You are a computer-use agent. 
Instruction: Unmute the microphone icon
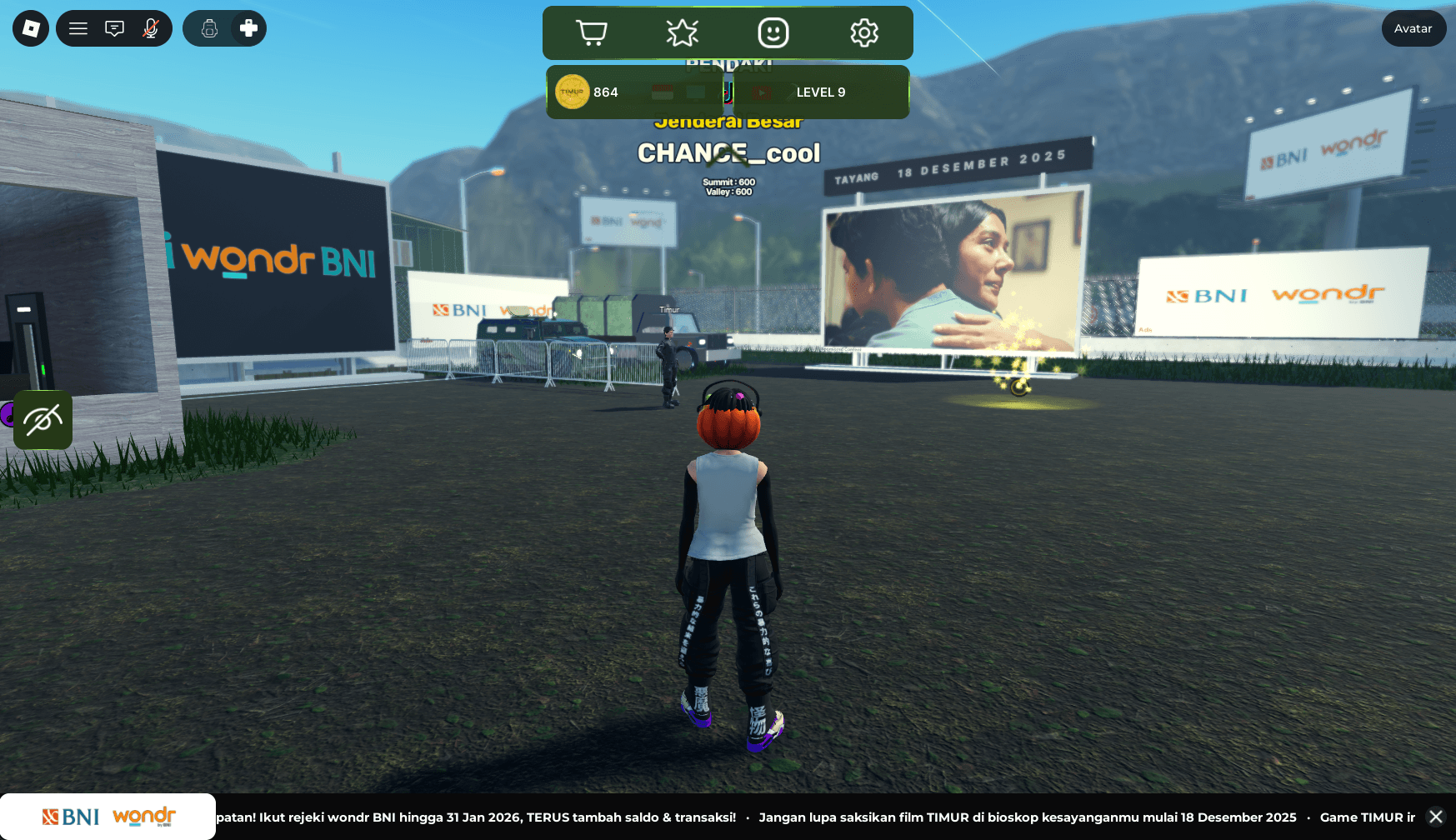point(150,28)
